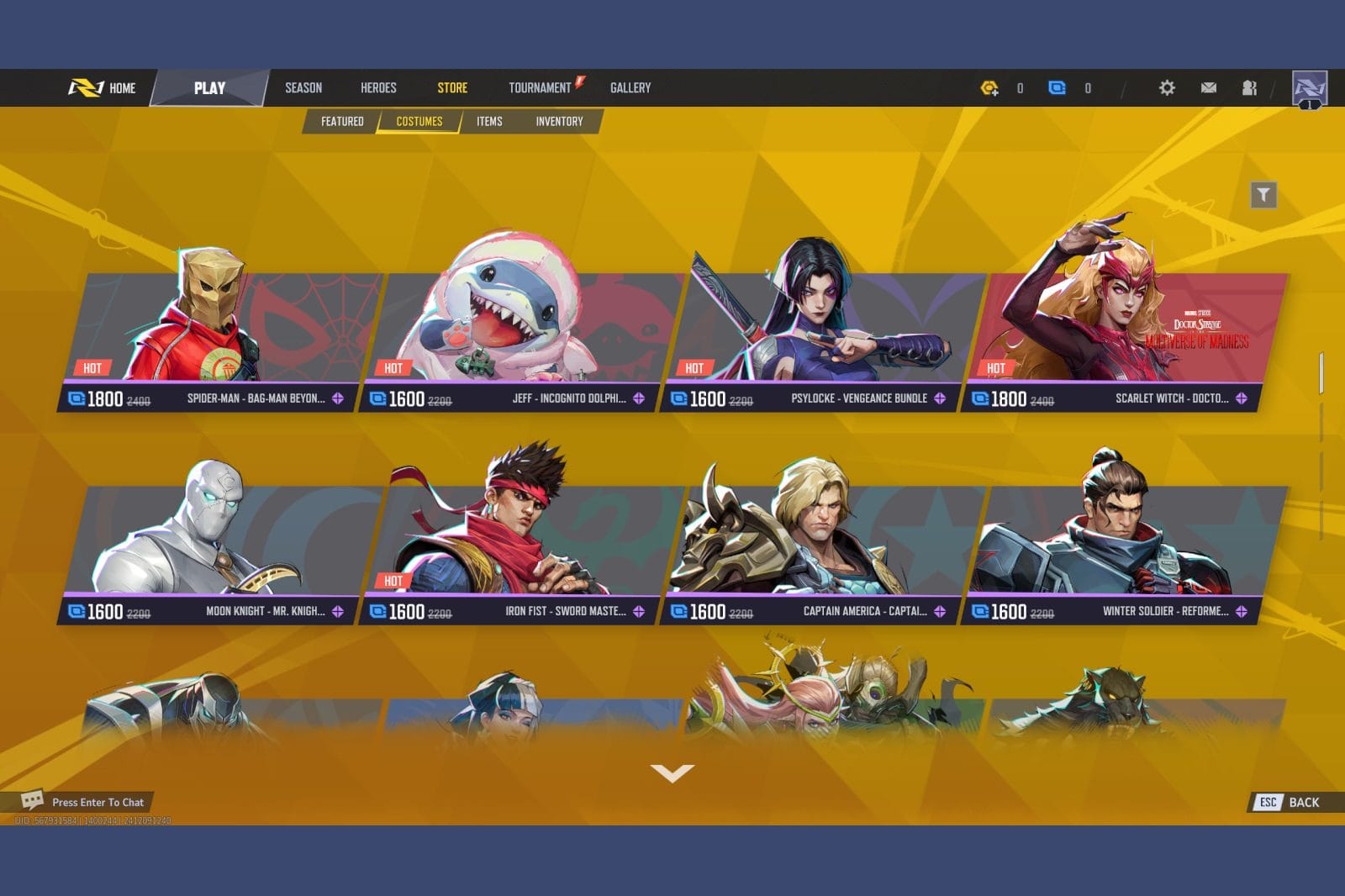
Task: Show the Inventory tab
Action: (x=559, y=121)
